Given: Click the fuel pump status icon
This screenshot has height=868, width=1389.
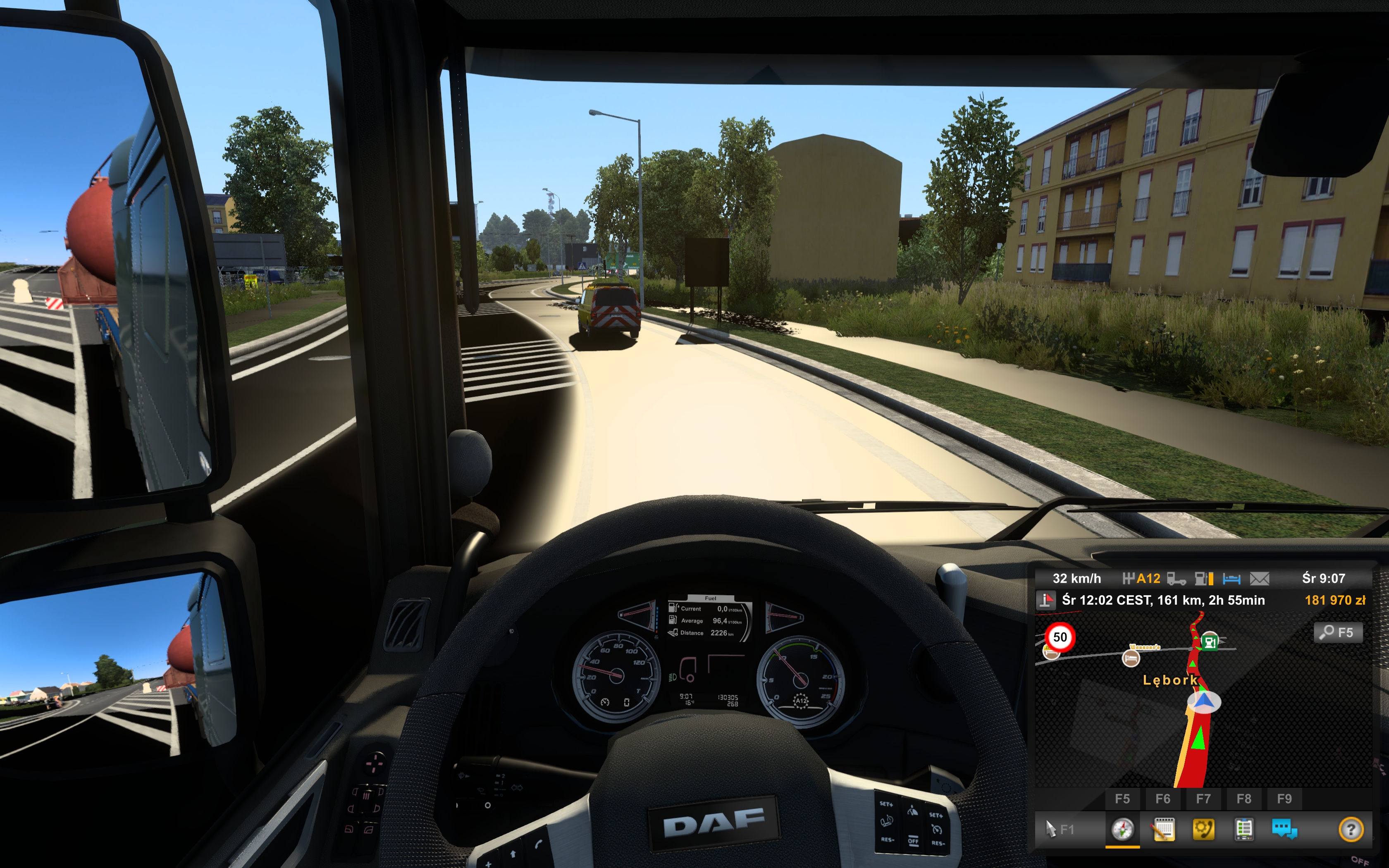Looking at the screenshot, I should click(1204, 579).
